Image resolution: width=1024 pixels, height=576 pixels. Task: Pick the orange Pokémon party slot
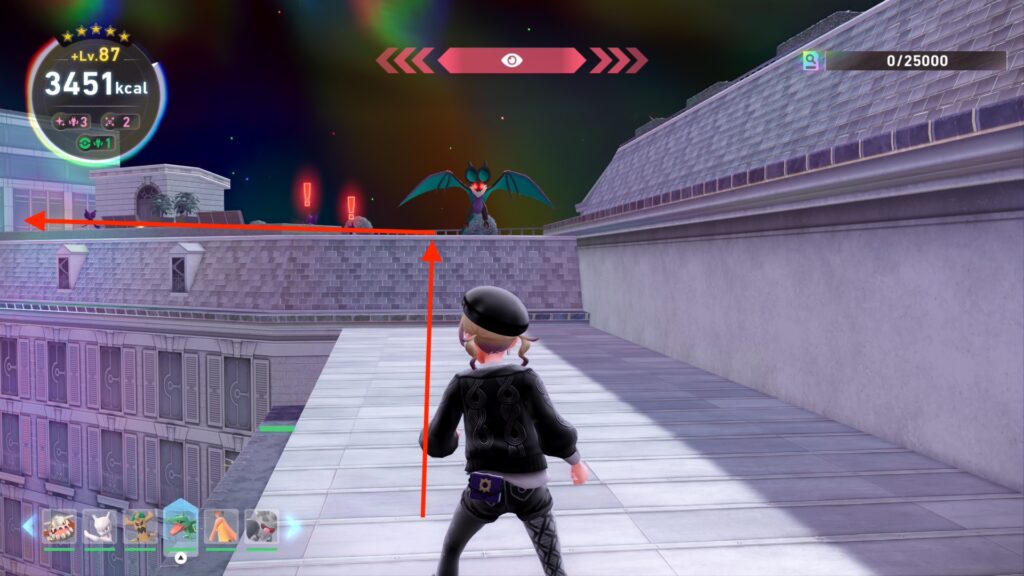221,526
